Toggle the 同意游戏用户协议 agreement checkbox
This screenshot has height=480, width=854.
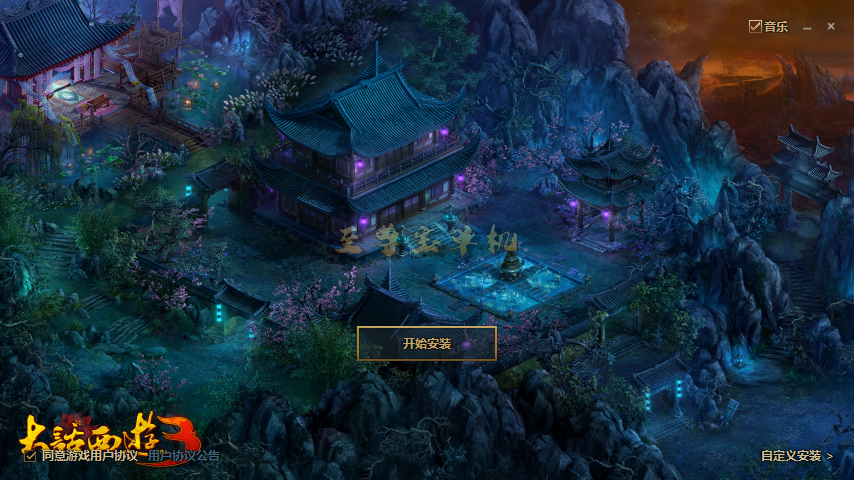[x=30, y=455]
